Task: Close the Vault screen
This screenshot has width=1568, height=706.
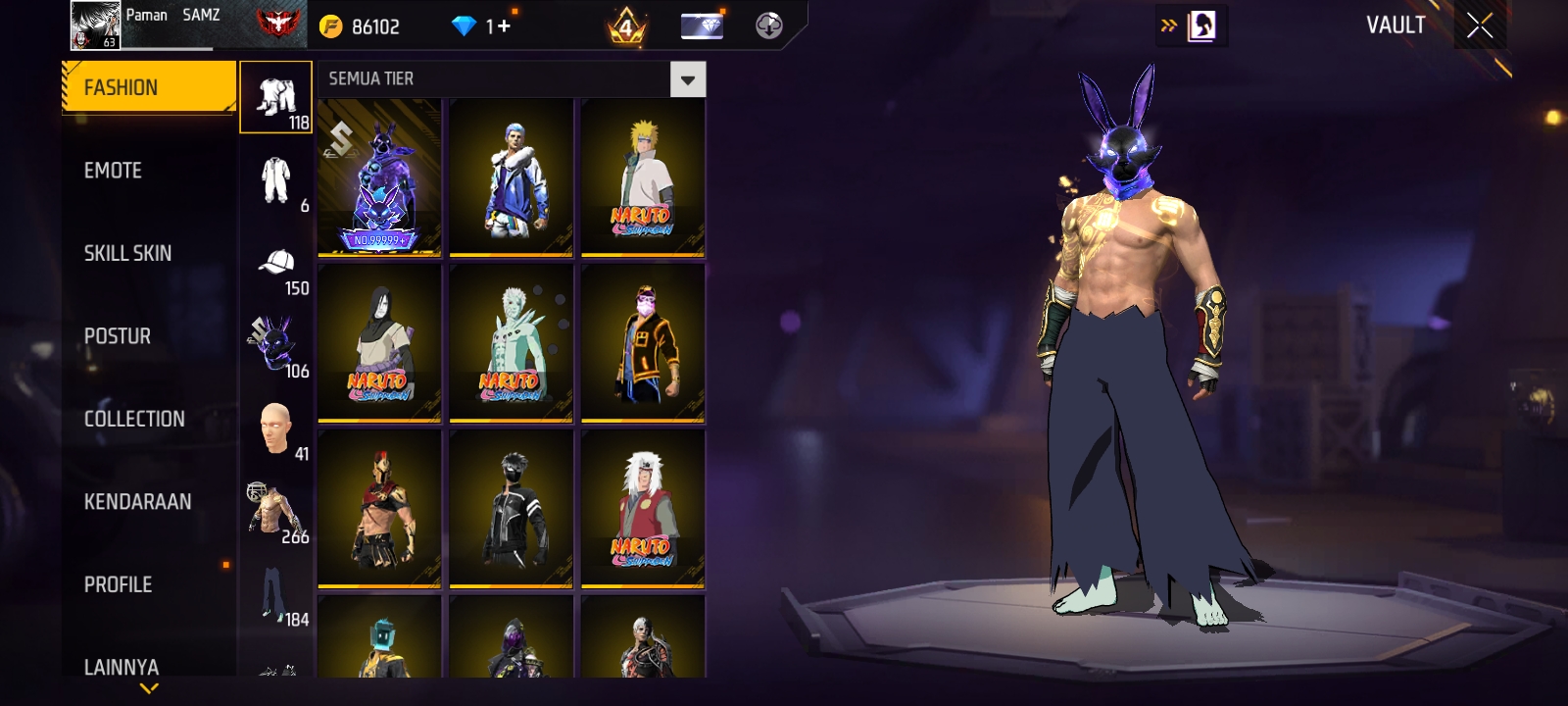Action: pos(1480,25)
